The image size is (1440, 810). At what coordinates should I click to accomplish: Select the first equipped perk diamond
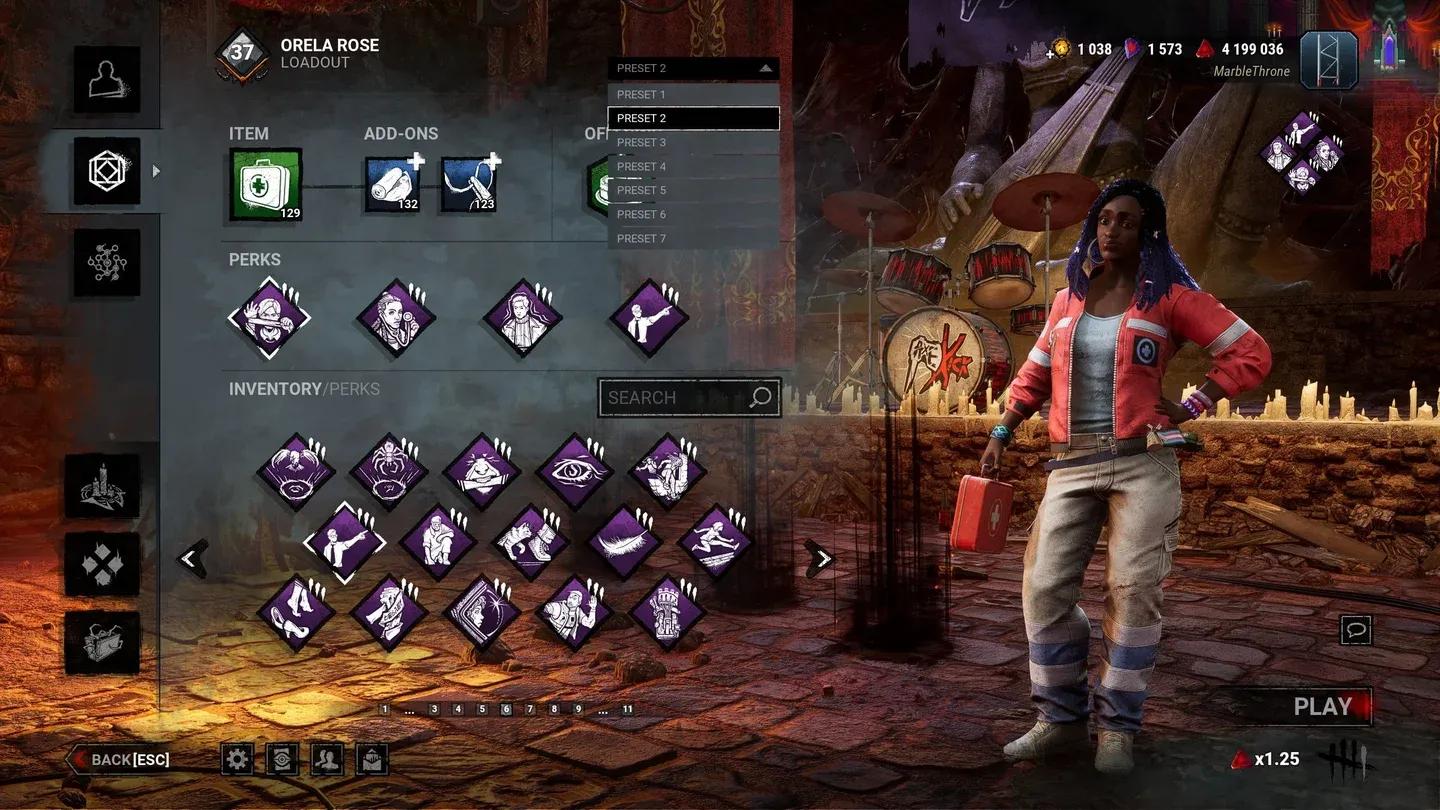coord(268,315)
